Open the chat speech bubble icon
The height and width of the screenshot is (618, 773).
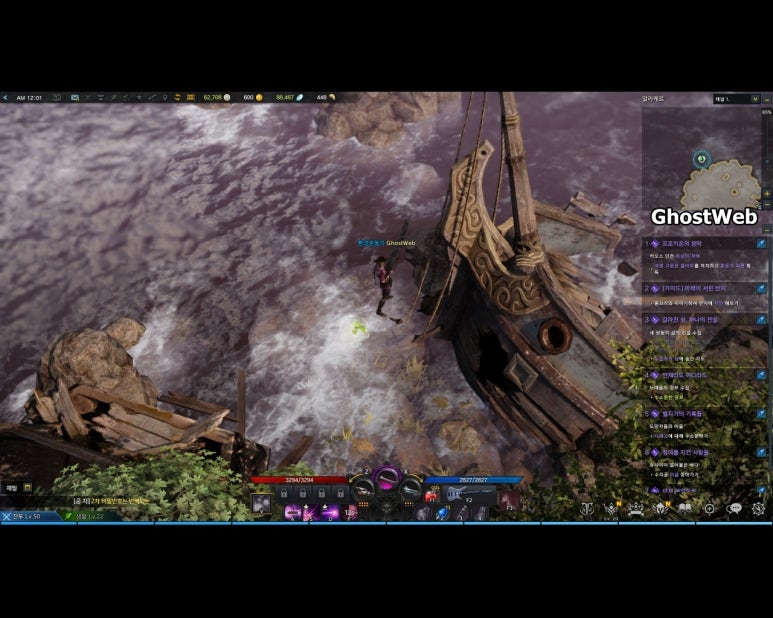pos(734,508)
